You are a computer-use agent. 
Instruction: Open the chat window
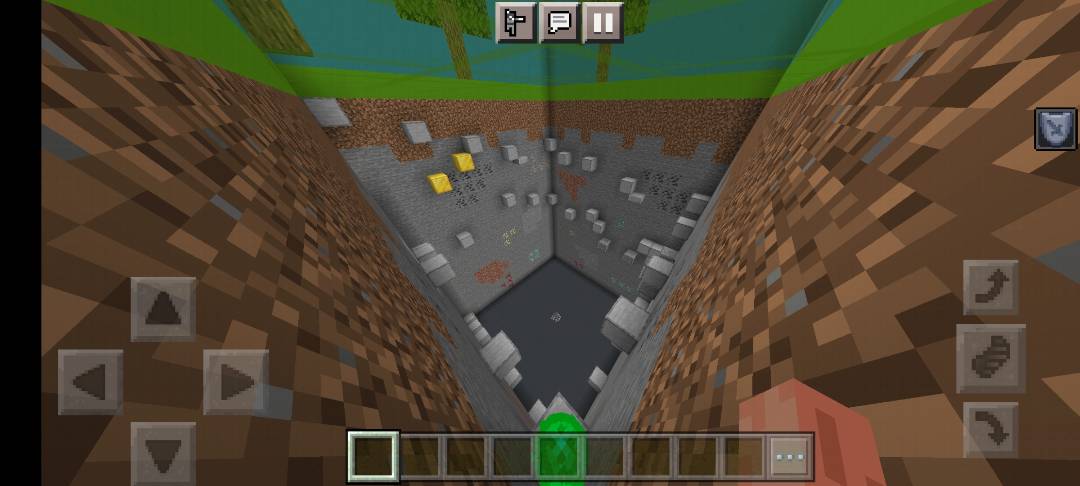[x=560, y=22]
